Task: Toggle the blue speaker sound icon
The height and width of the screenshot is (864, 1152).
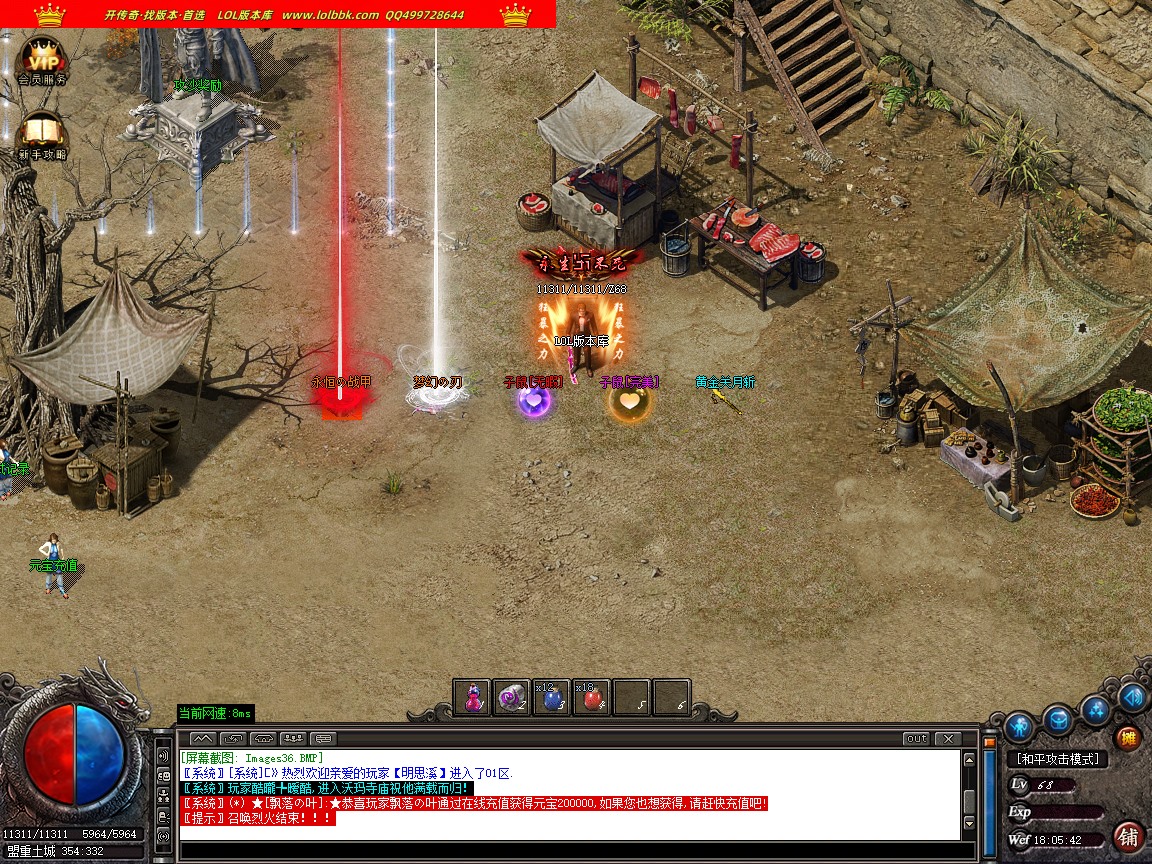Action: pos(1132,697)
